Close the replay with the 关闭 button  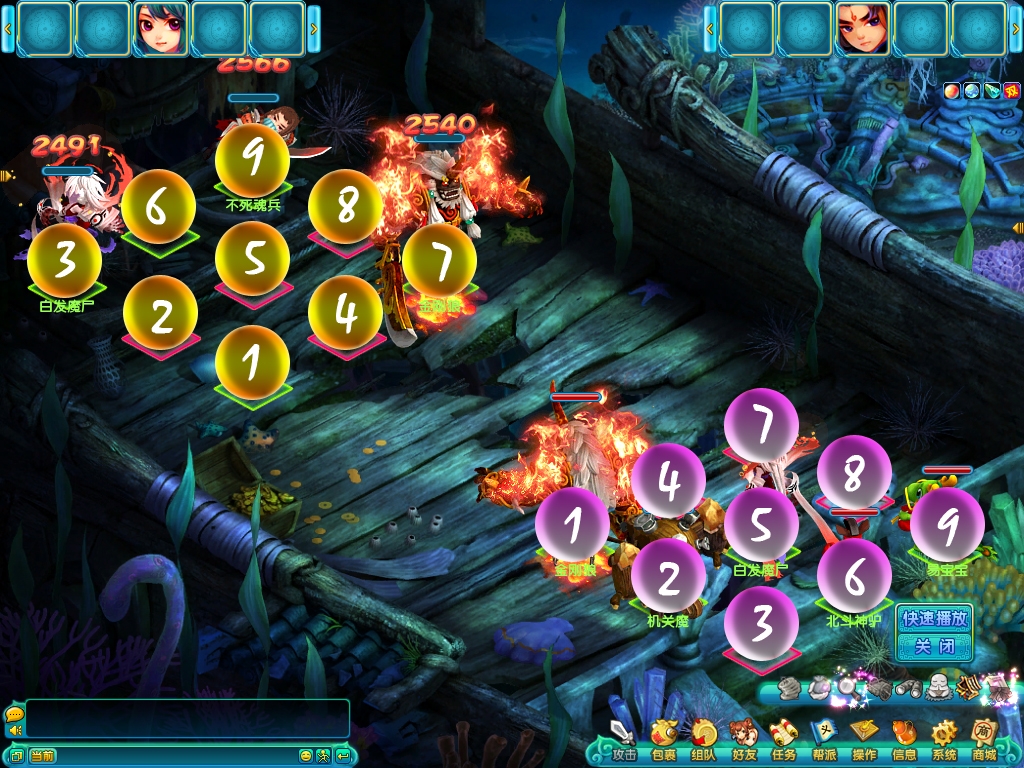[x=934, y=647]
